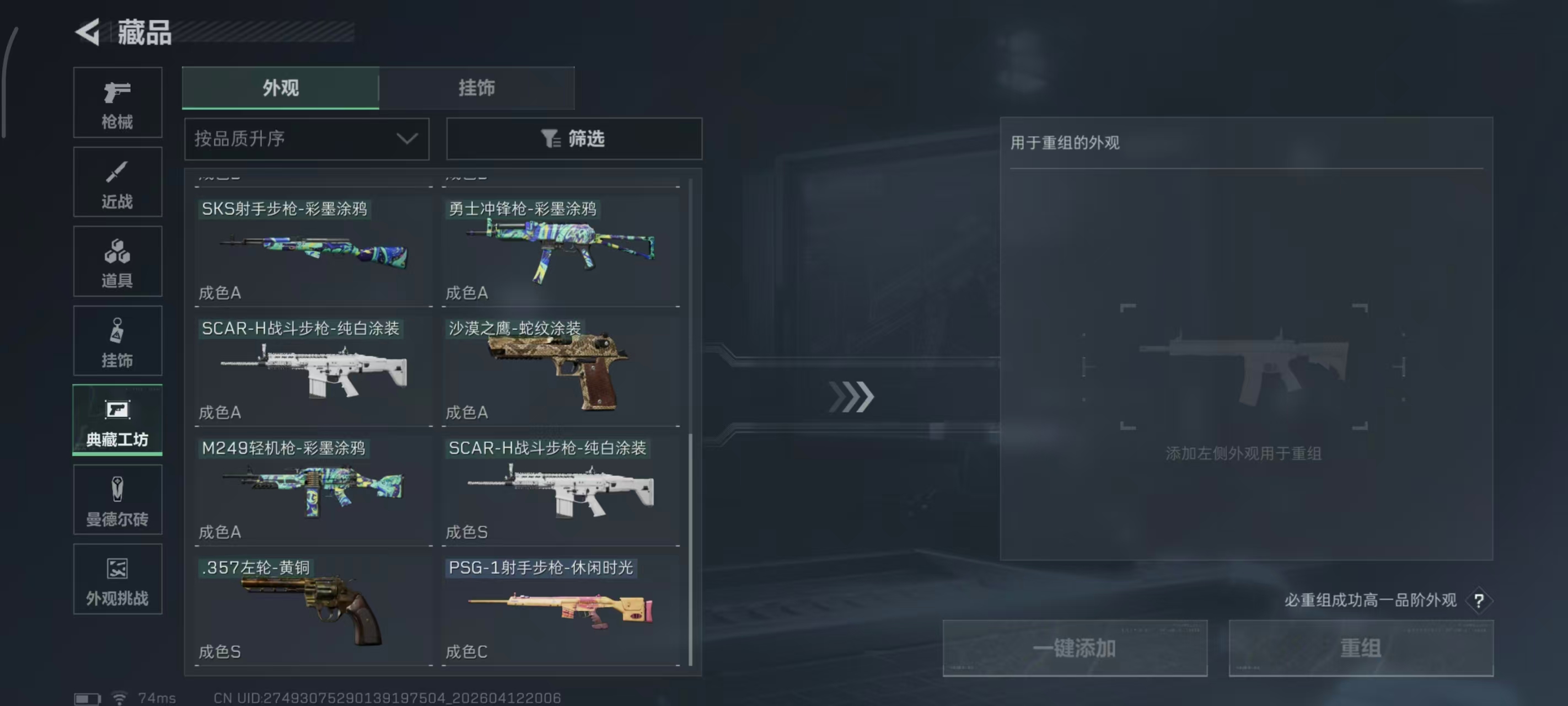
Task: Select the 枪械 category in the sidebar
Action: tap(117, 103)
